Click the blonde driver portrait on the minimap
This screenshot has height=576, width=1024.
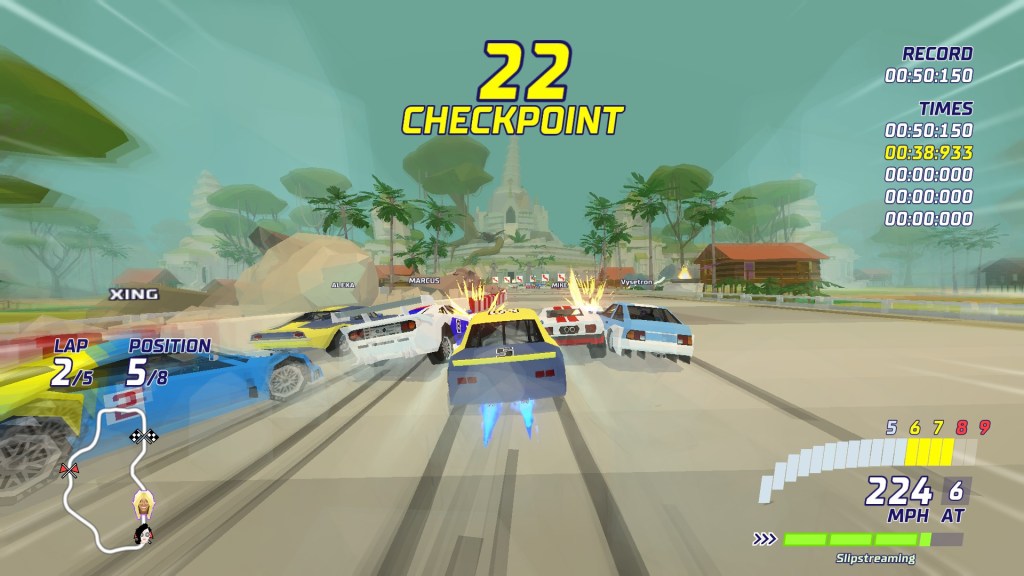[x=143, y=502]
